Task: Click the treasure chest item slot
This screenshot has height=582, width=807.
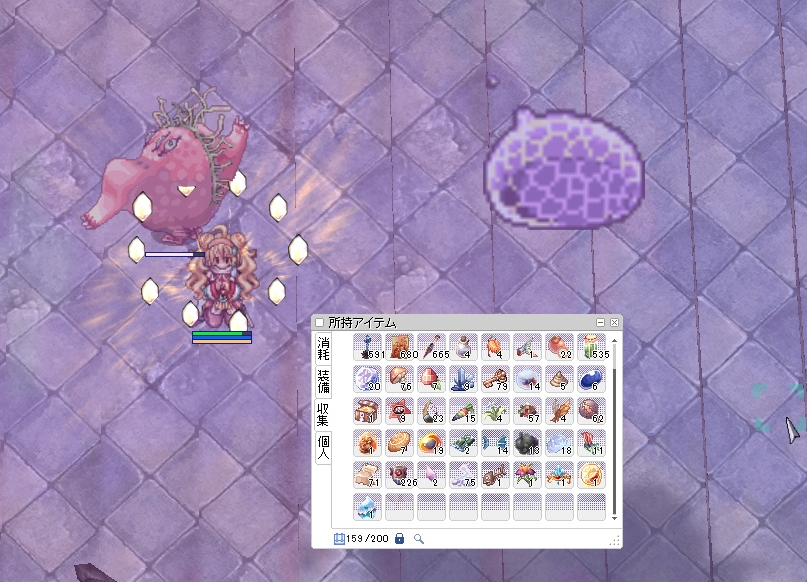Action: tap(367, 411)
